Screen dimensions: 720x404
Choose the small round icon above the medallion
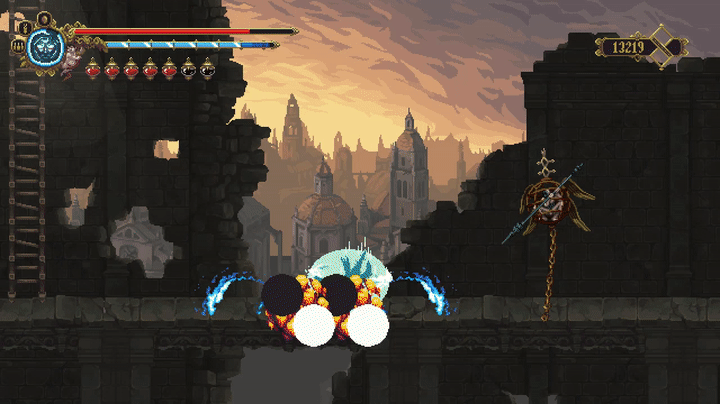point(43,17)
